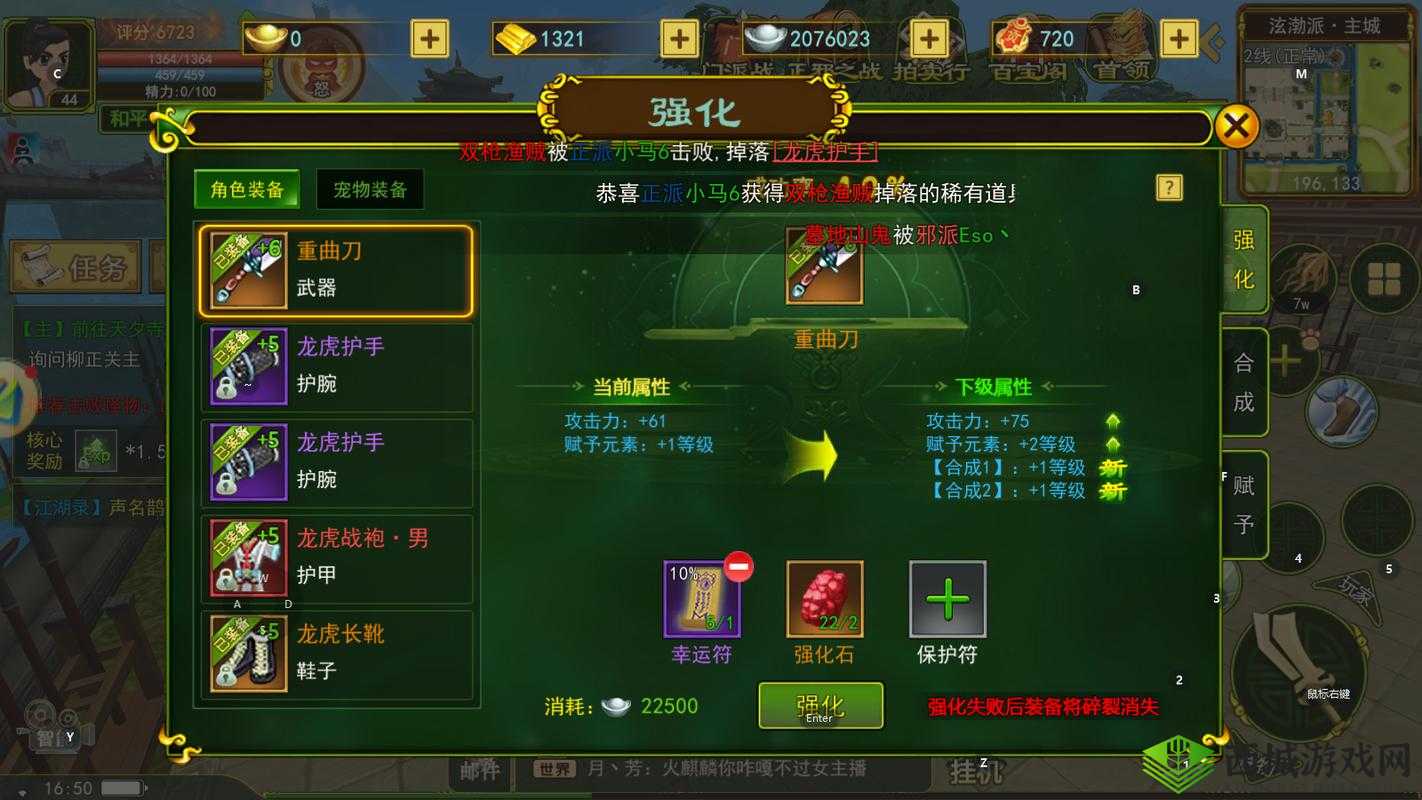Select the 龙虎战袍·男 armor entry
The height and width of the screenshot is (800, 1422).
coord(360,558)
